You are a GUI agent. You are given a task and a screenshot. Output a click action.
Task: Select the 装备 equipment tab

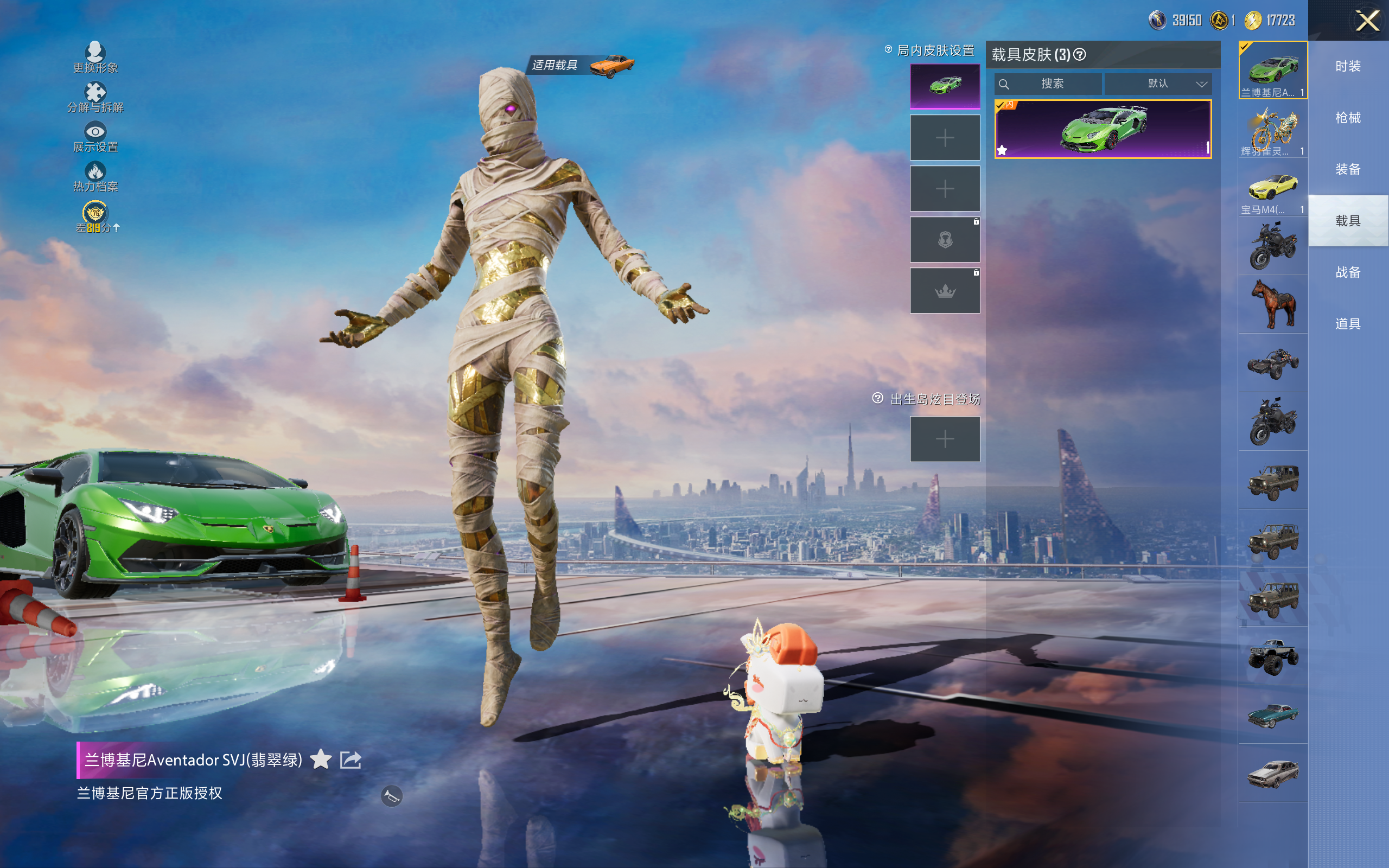click(x=1348, y=169)
